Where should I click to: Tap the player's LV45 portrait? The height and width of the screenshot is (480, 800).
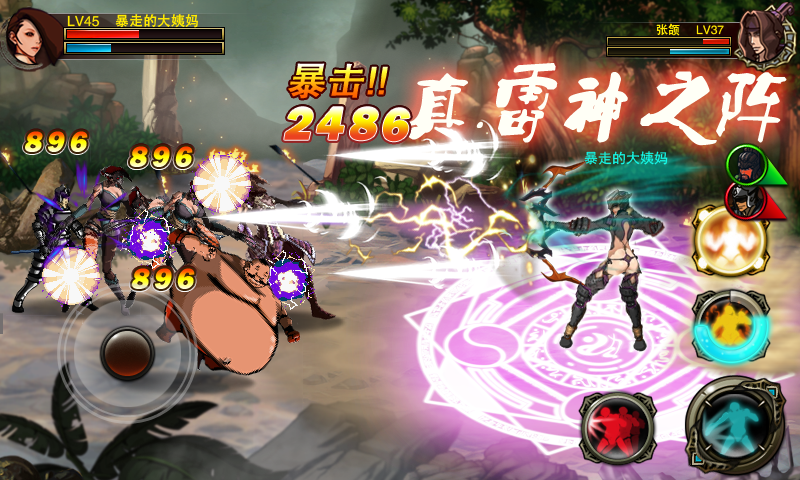pyautogui.click(x=30, y=38)
